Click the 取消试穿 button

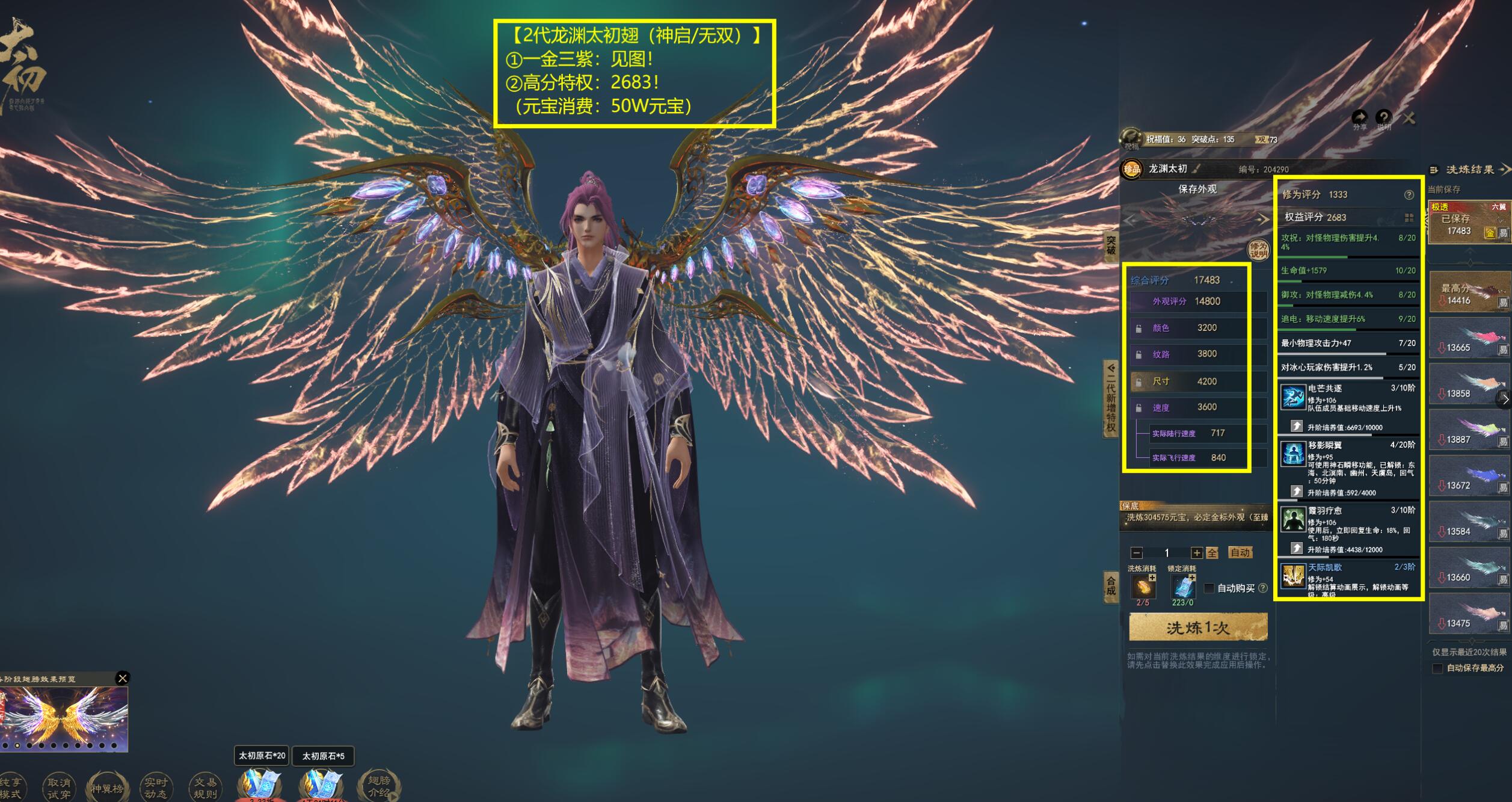[58, 788]
